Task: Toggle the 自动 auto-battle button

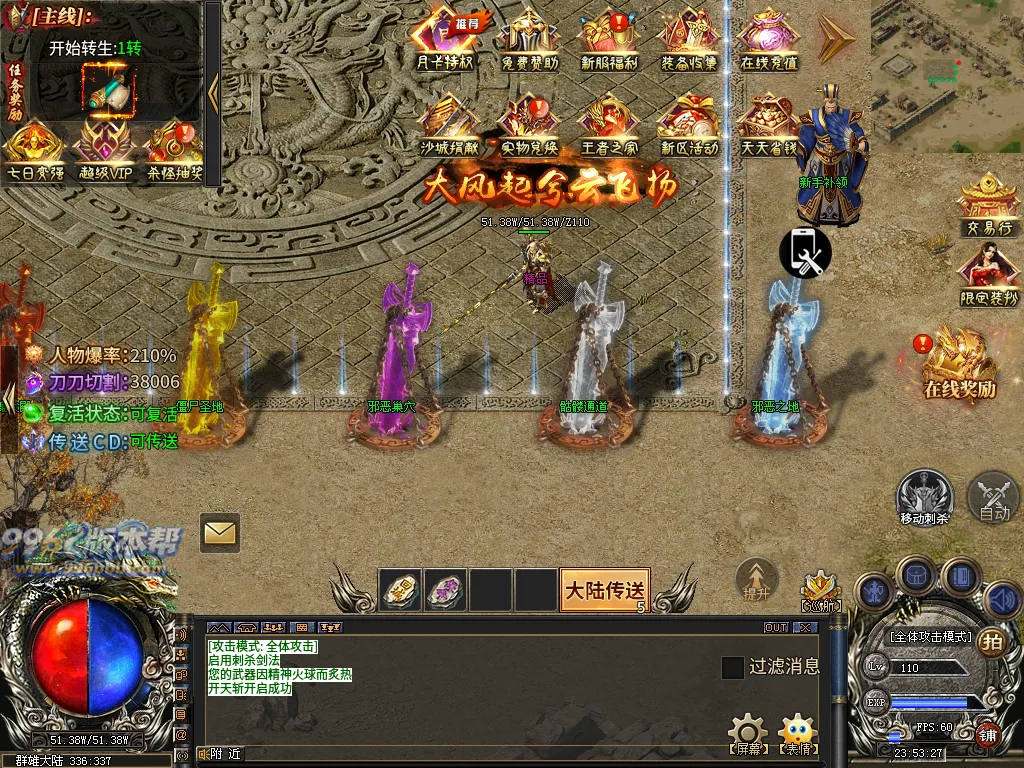Action: [993, 496]
